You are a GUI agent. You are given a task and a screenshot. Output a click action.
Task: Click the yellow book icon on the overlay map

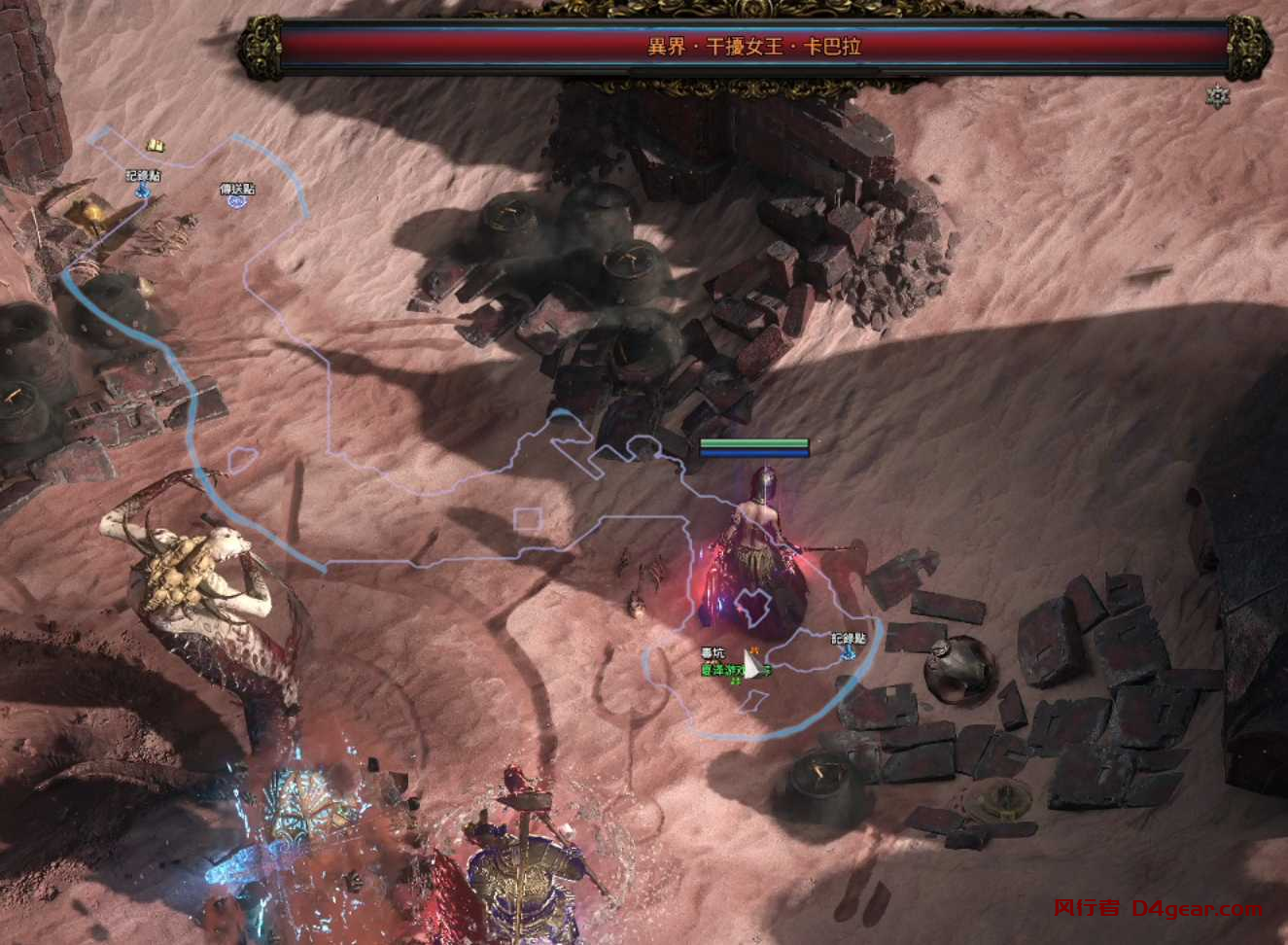pos(155,146)
